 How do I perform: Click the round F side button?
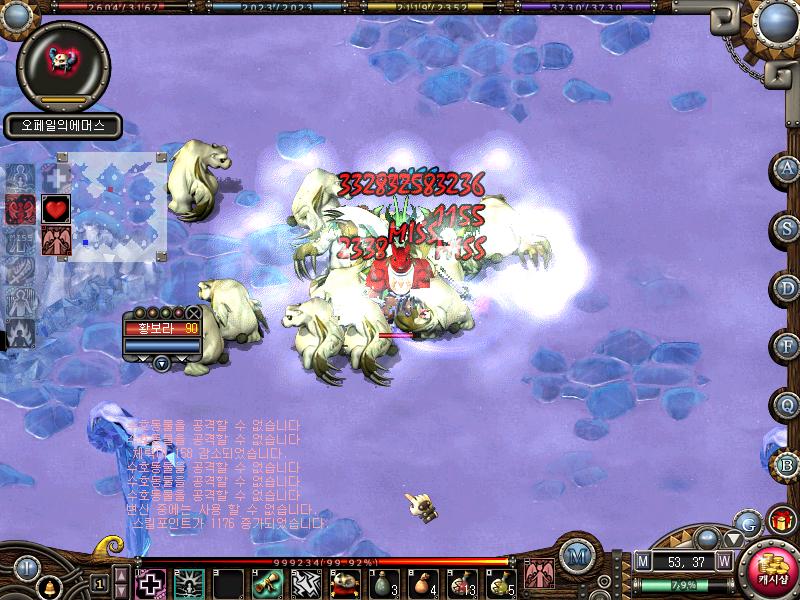click(787, 346)
